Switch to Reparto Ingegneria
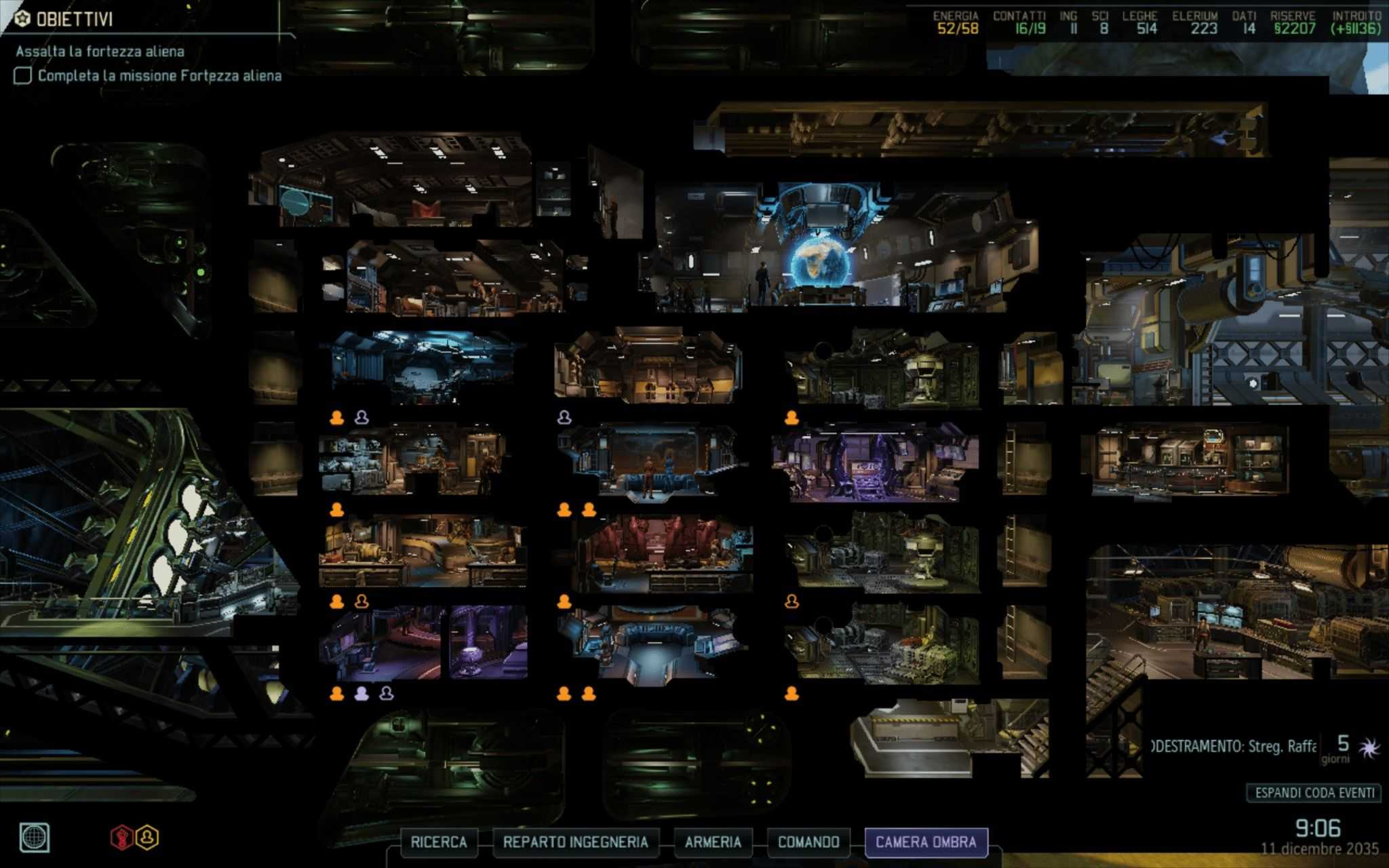1389x868 pixels. click(575, 842)
